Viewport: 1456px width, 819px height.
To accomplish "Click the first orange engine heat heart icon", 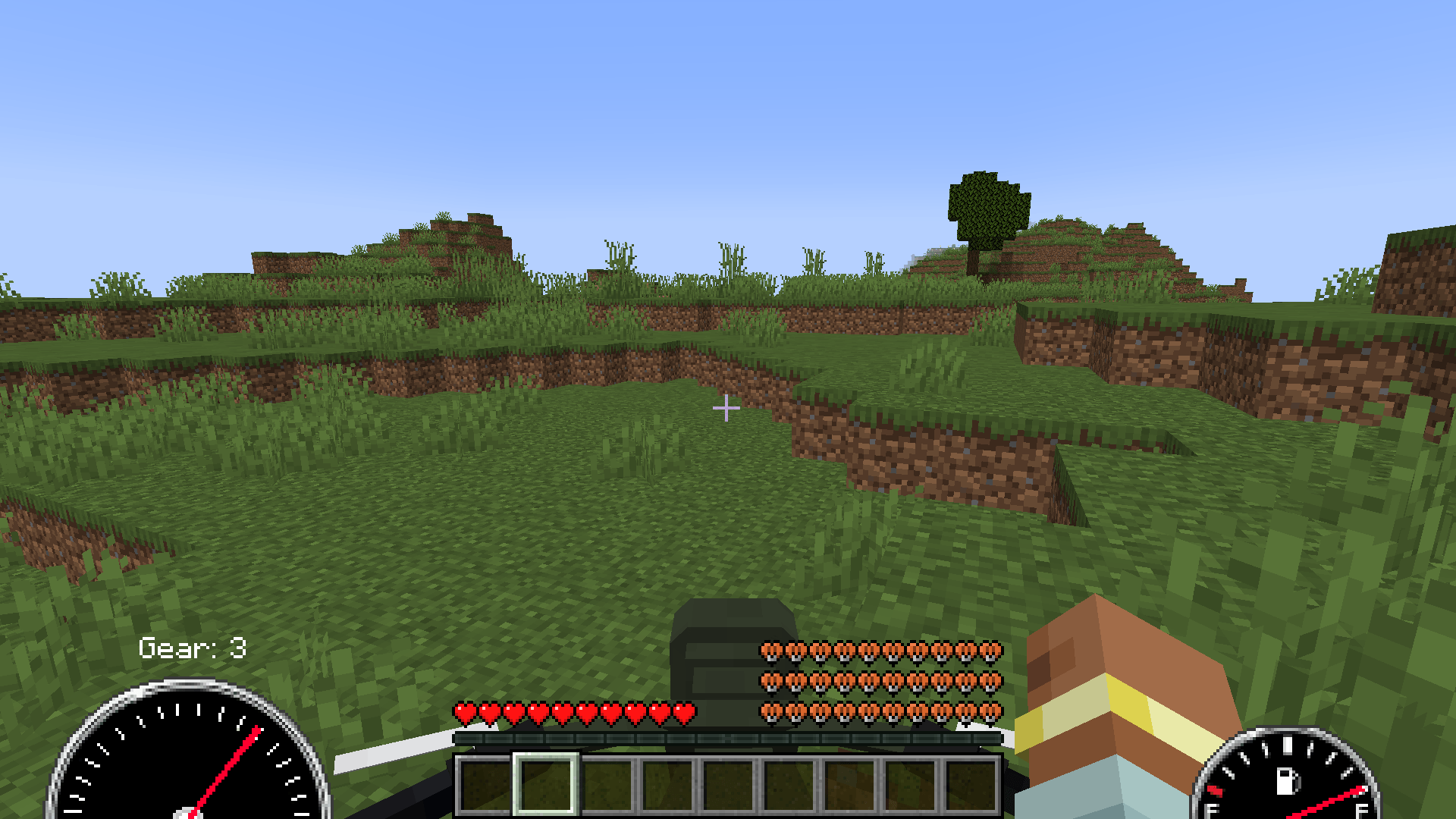I will point(771,653).
